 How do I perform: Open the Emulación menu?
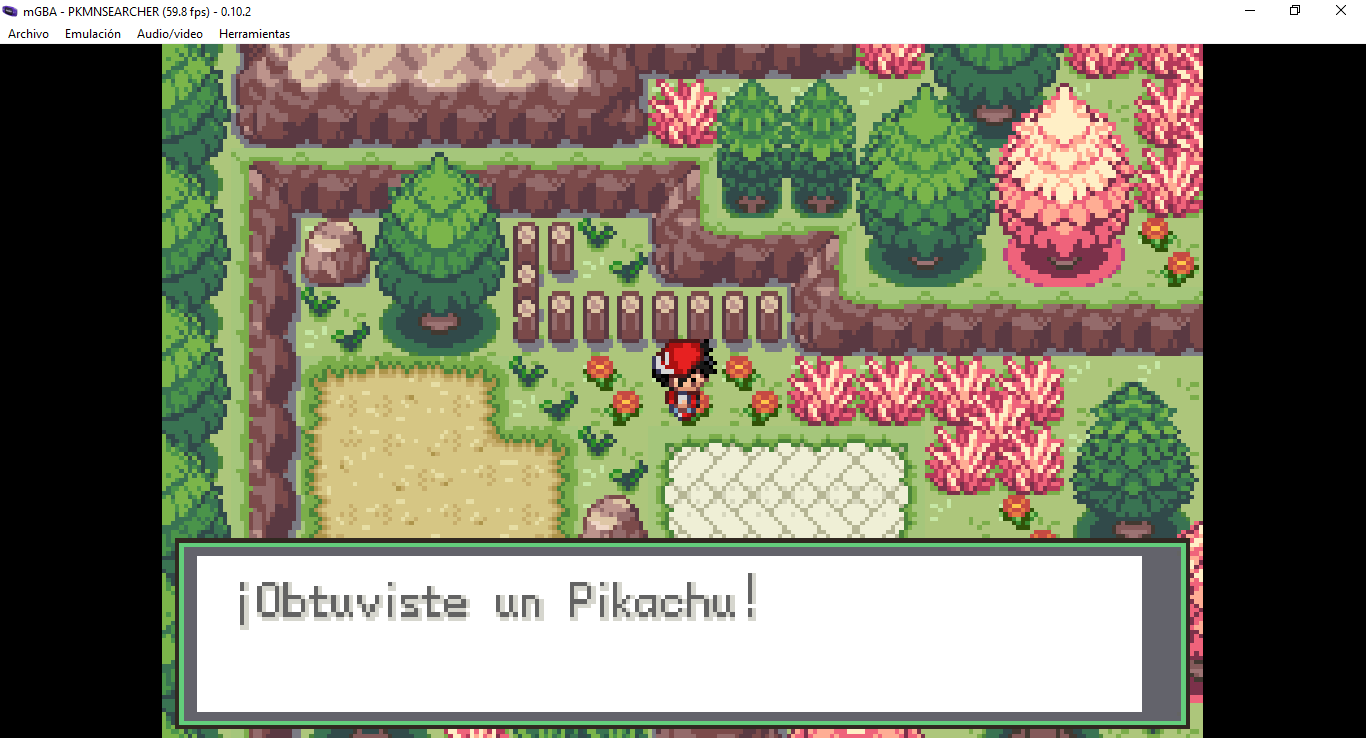point(92,33)
